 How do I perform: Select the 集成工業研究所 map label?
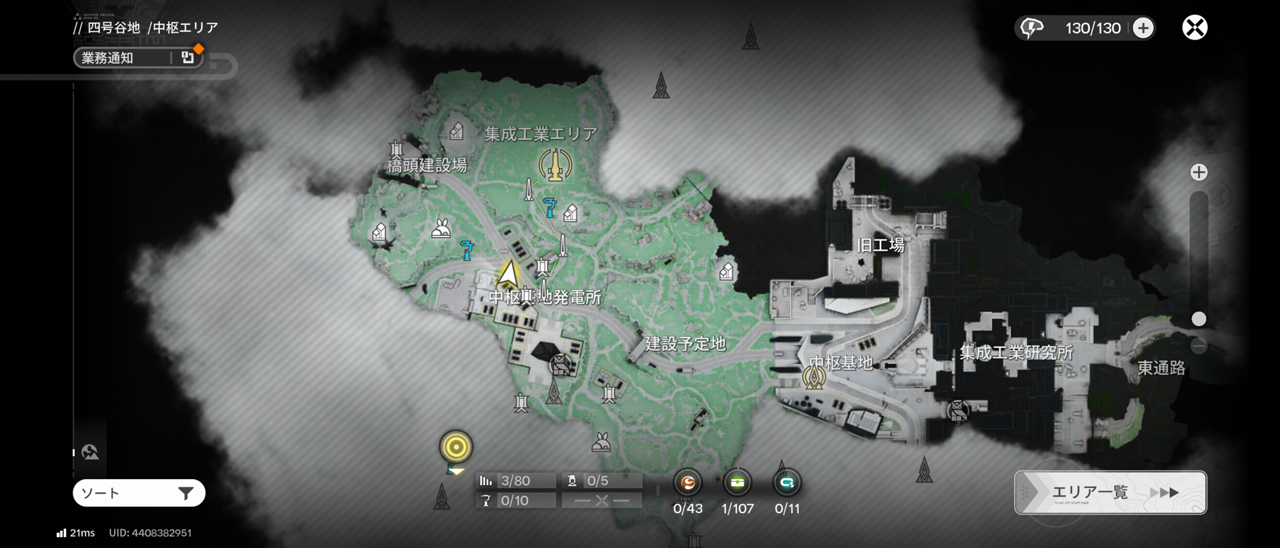1016,353
